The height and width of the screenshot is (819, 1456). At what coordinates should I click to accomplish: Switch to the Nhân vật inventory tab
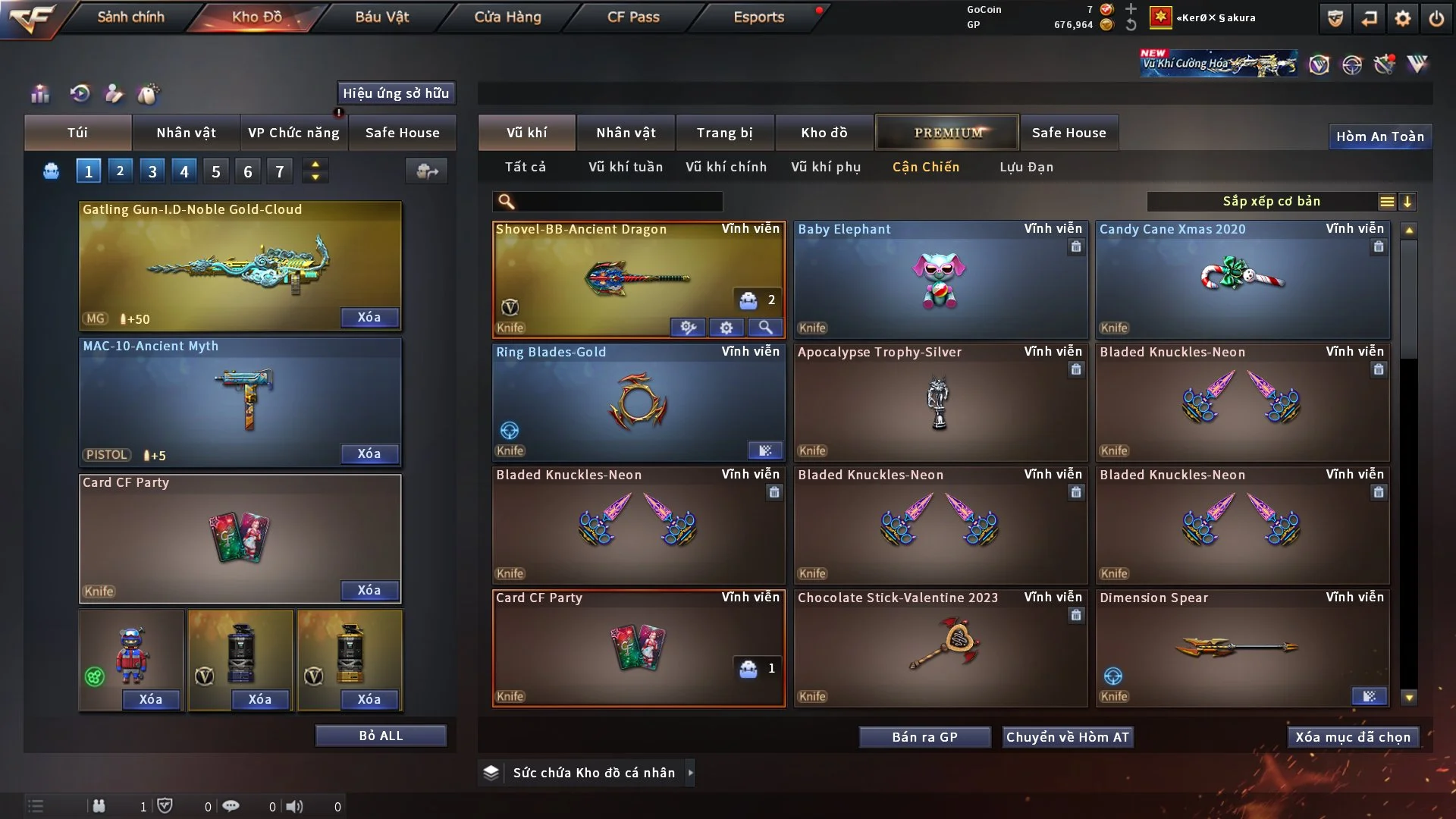click(626, 133)
